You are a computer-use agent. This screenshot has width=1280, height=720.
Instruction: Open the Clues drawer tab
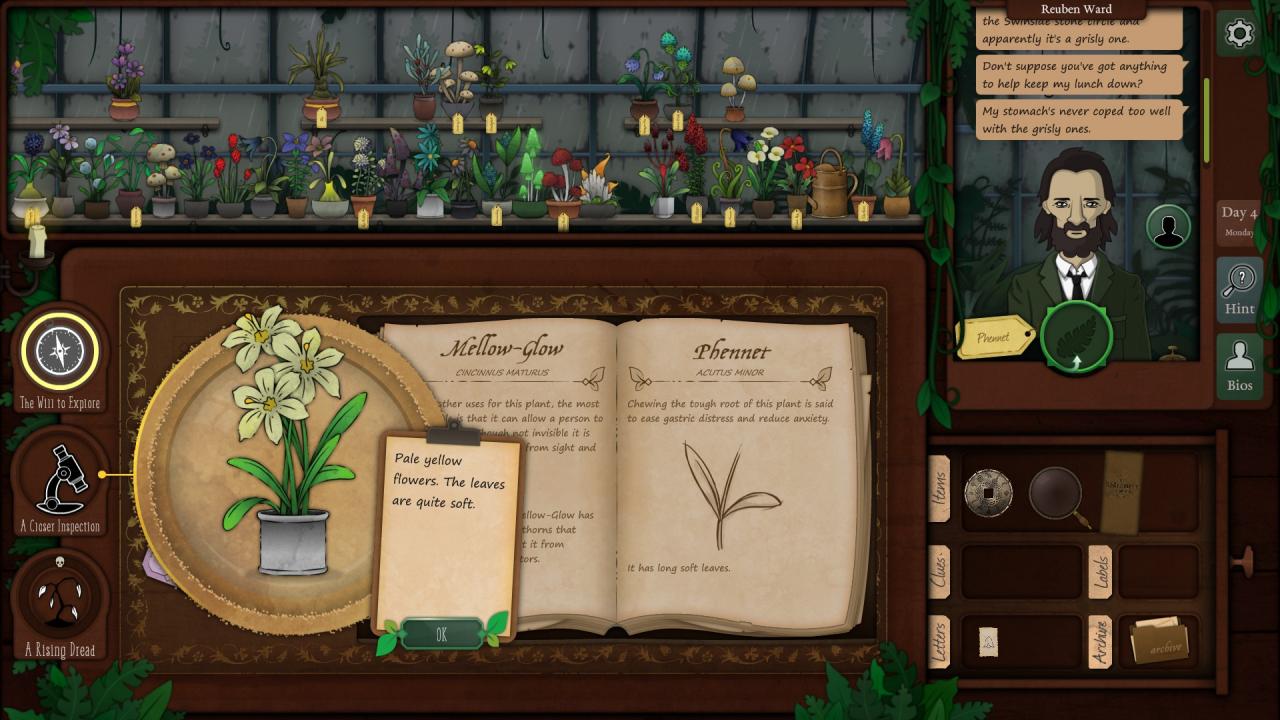tap(939, 572)
